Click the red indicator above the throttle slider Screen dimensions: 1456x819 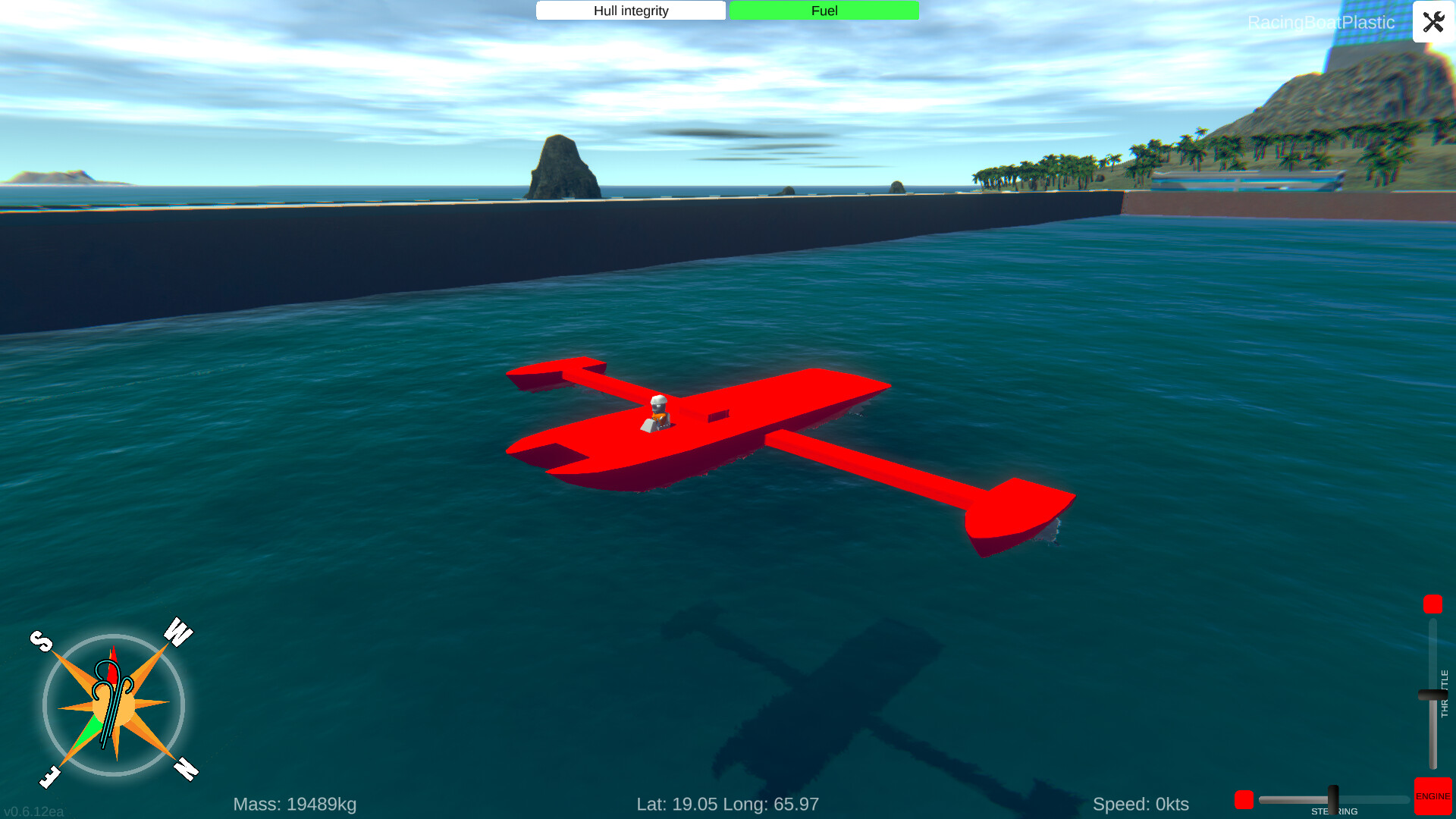pos(1432,604)
